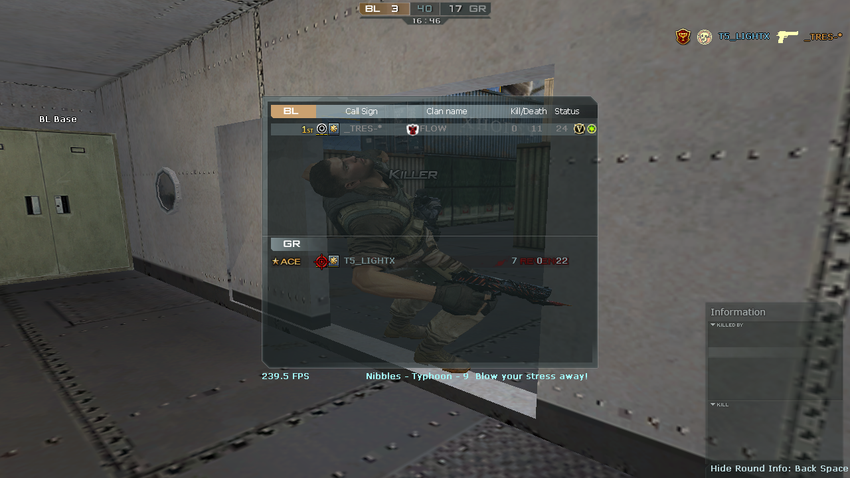
Task: Click the Call Sign column header
Action: click(361, 111)
